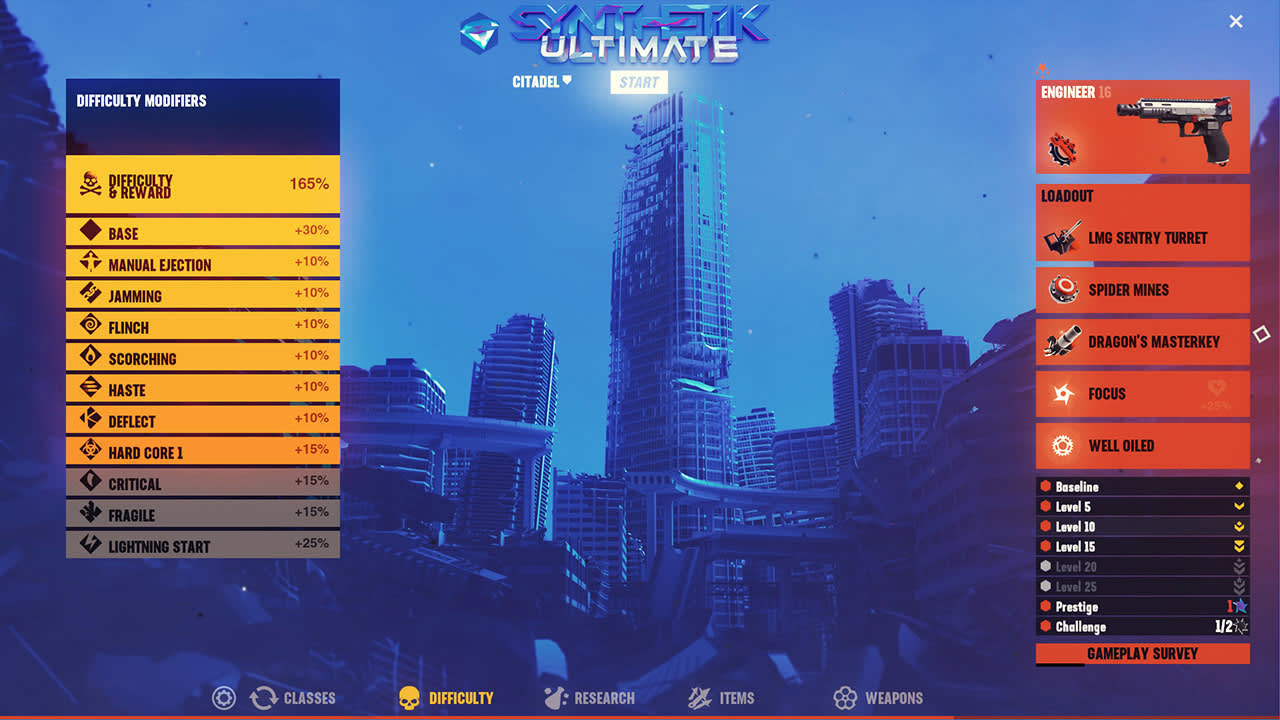Image resolution: width=1280 pixels, height=720 pixels.
Task: Select the Weapons icon
Action: pos(847,698)
